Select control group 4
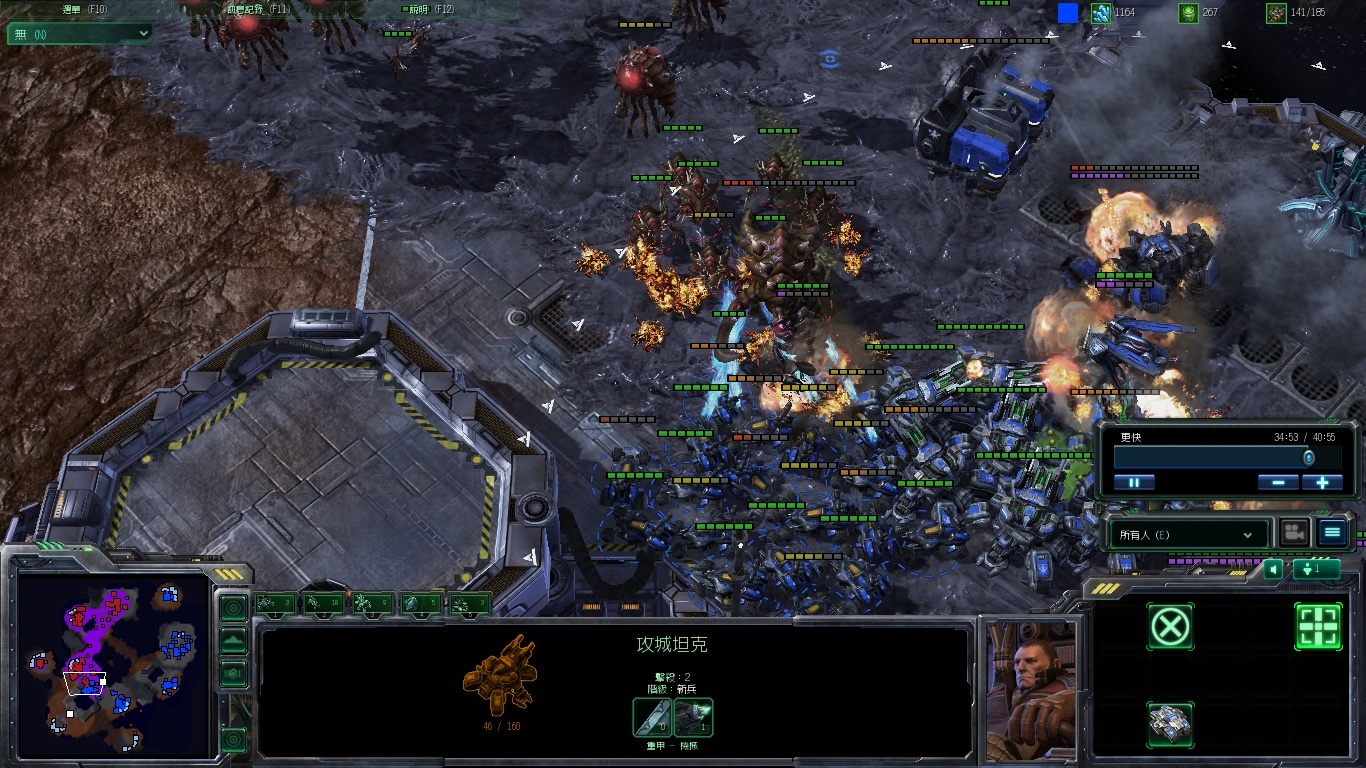Image resolution: width=1366 pixels, height=768 pixels. click(x=421, y=603)
